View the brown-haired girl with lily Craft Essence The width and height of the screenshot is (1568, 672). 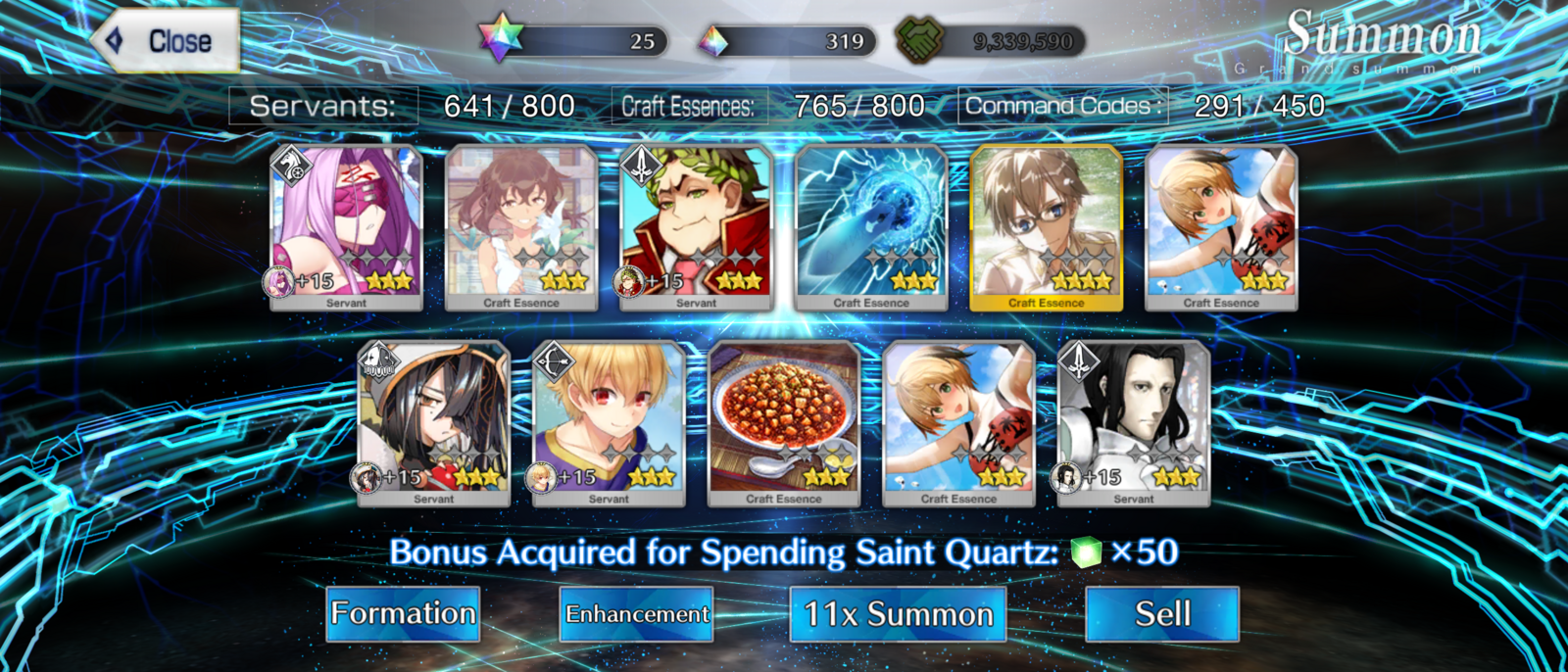click(521, 227)
